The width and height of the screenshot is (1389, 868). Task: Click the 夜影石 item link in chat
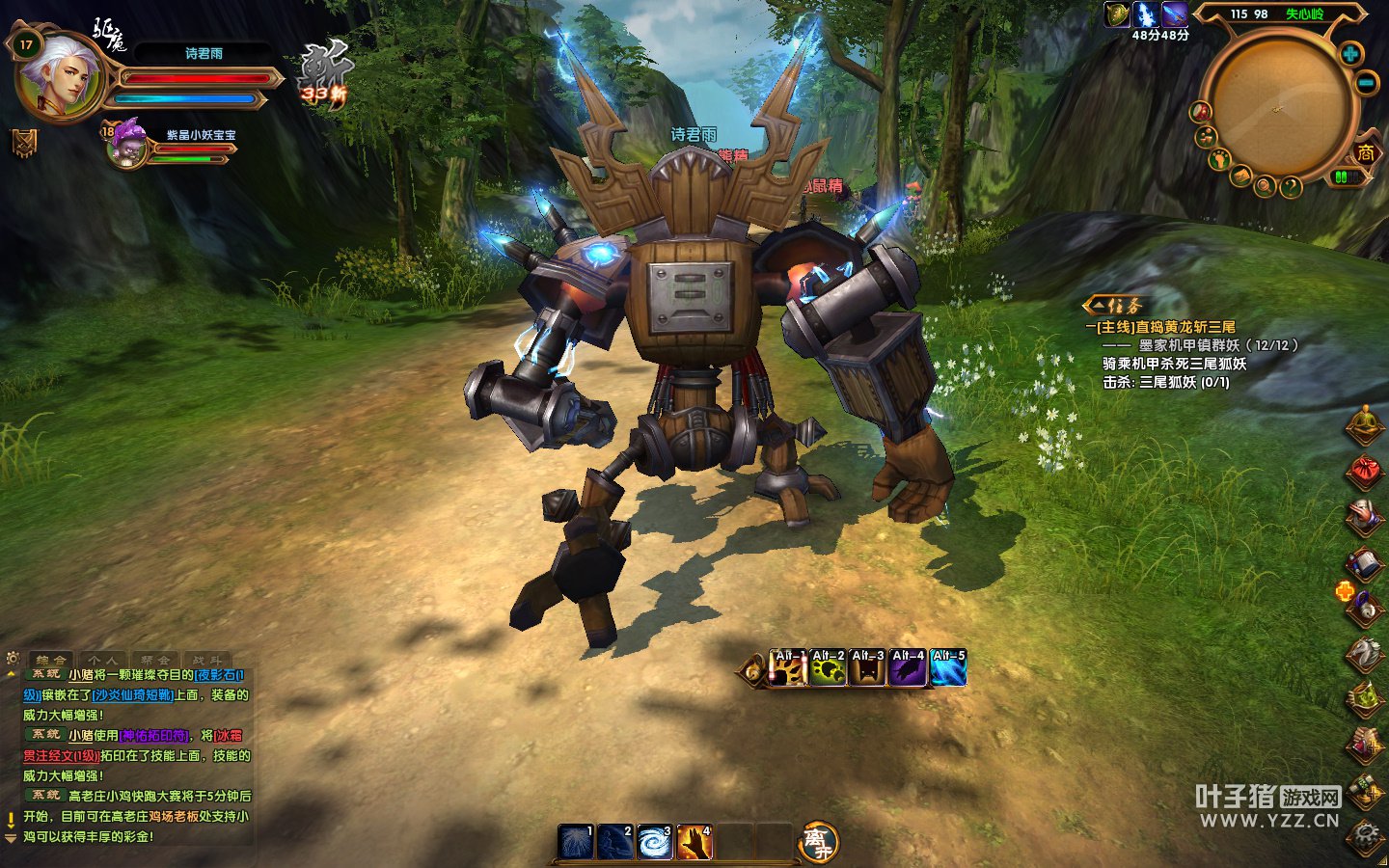[218, 675]
